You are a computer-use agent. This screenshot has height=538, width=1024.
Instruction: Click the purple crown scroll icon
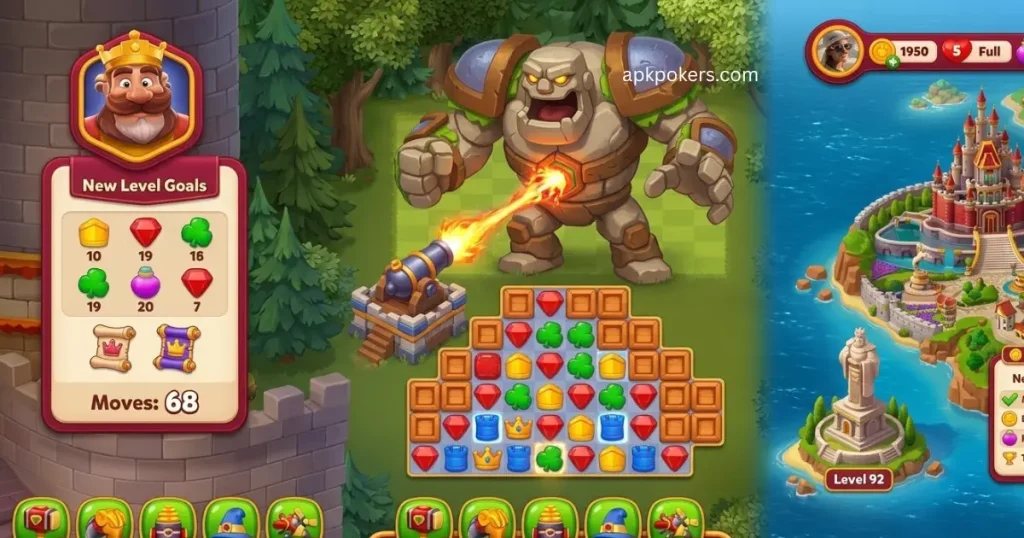coord(177,347)
